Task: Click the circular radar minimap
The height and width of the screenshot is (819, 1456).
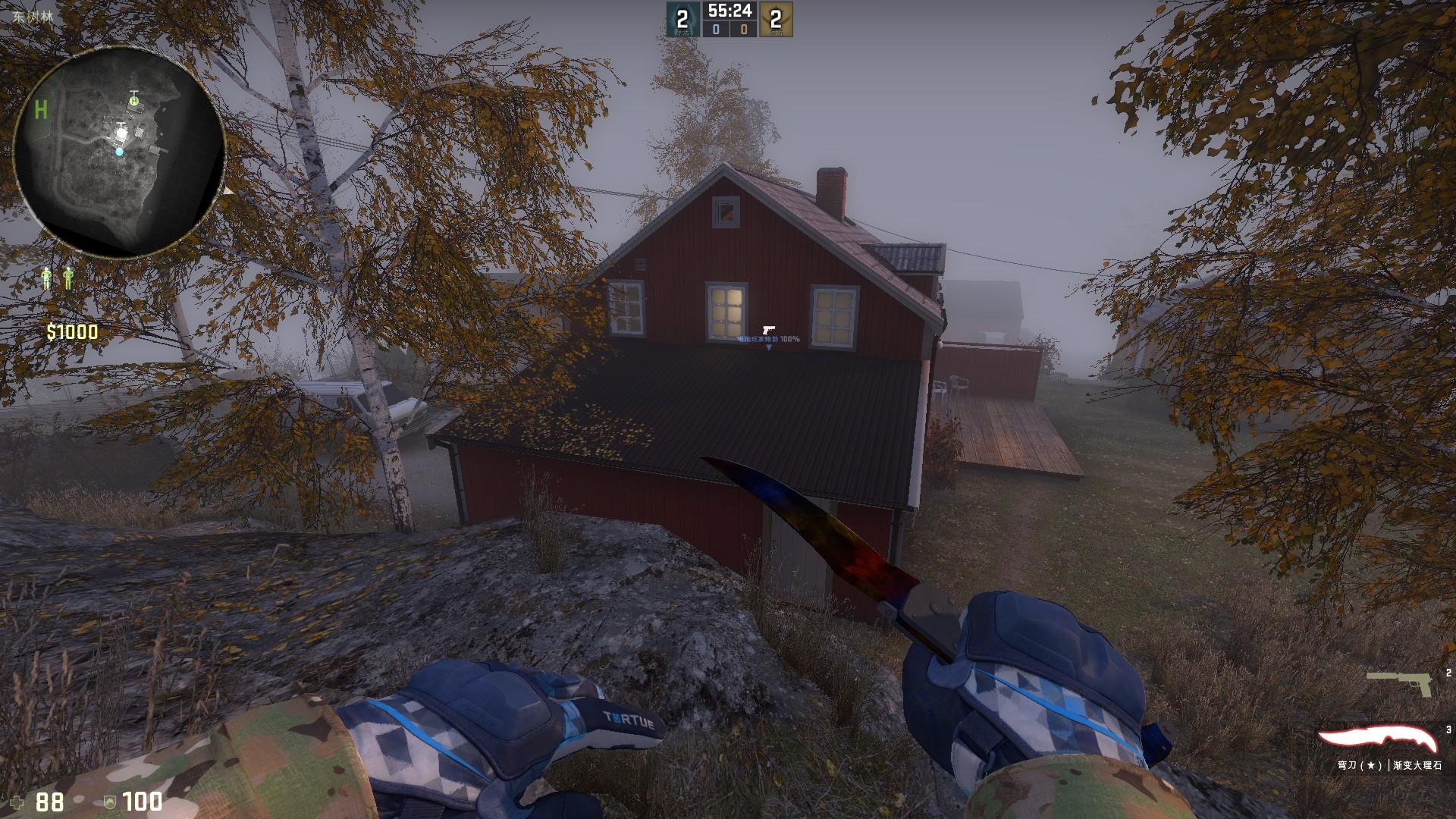Action: point(119,152)
